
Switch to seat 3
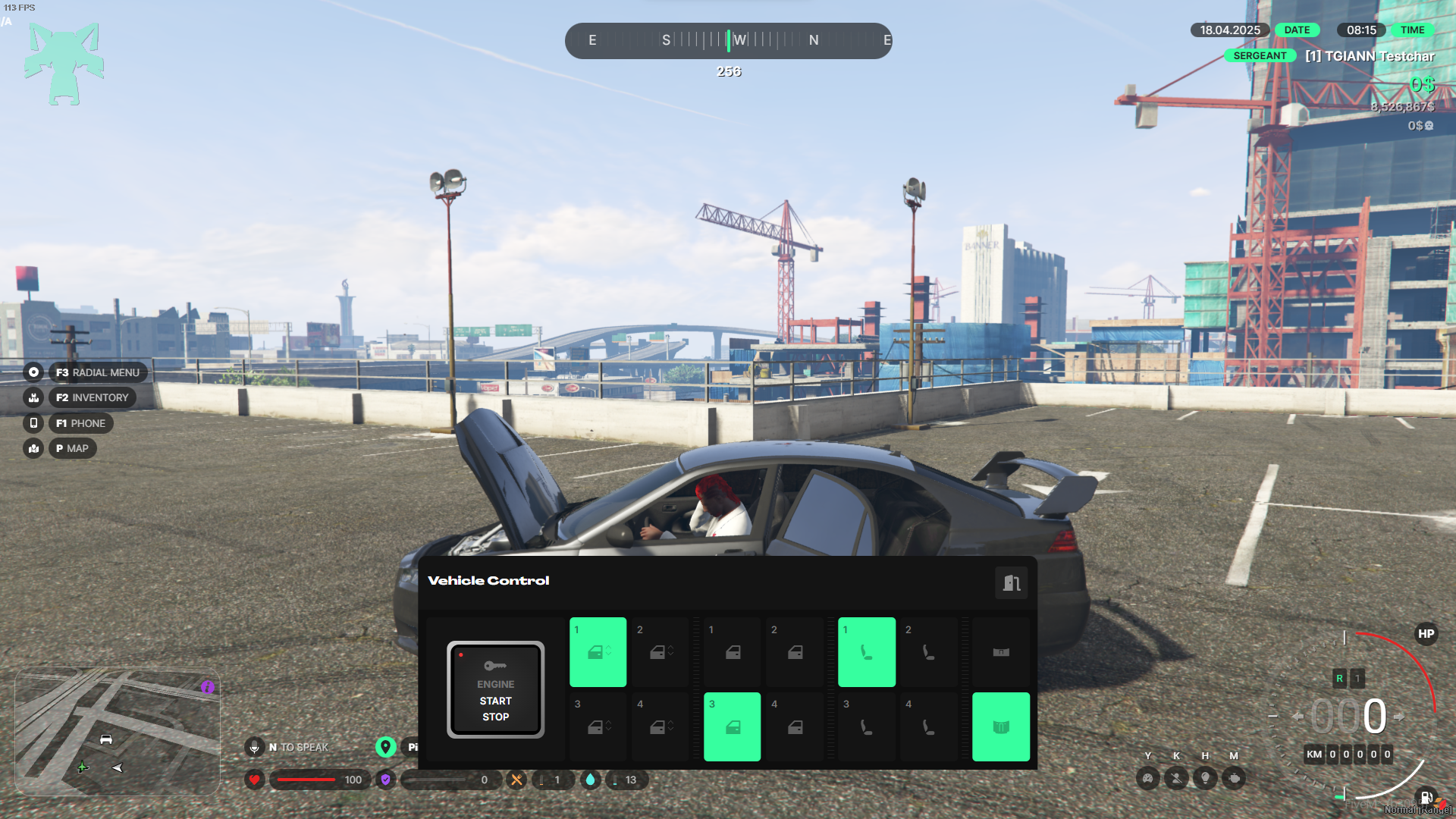866,726
